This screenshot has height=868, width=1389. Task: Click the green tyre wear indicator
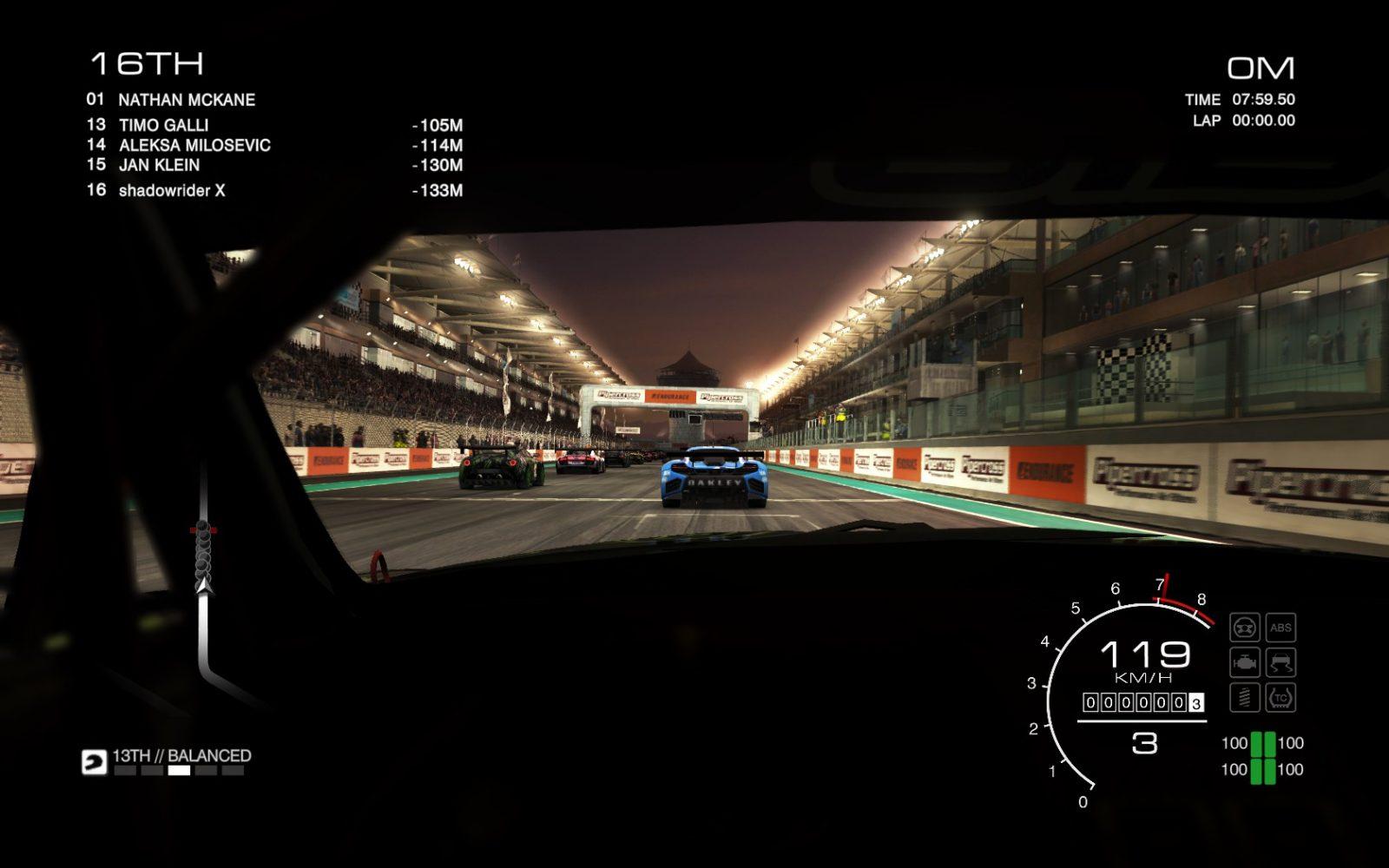coord(1262,757)
